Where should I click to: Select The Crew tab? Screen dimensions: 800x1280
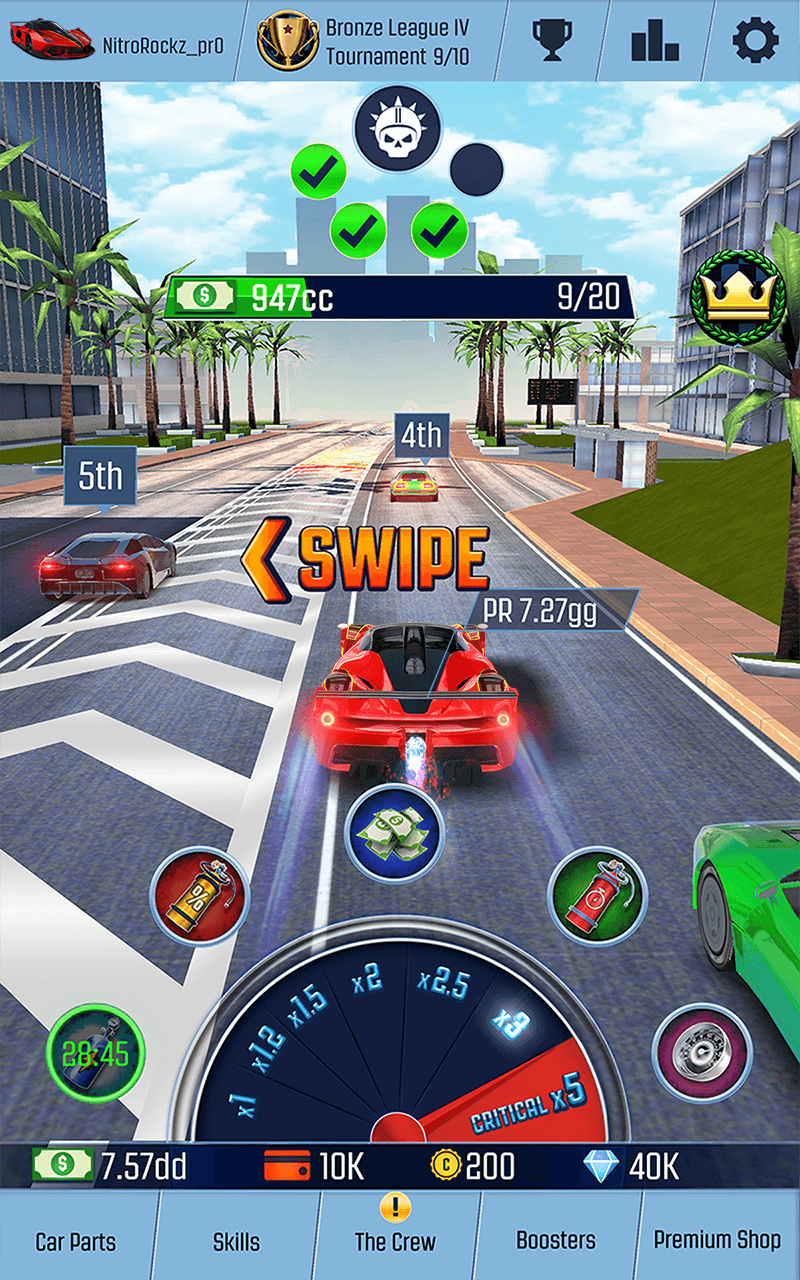(395, 1241)
